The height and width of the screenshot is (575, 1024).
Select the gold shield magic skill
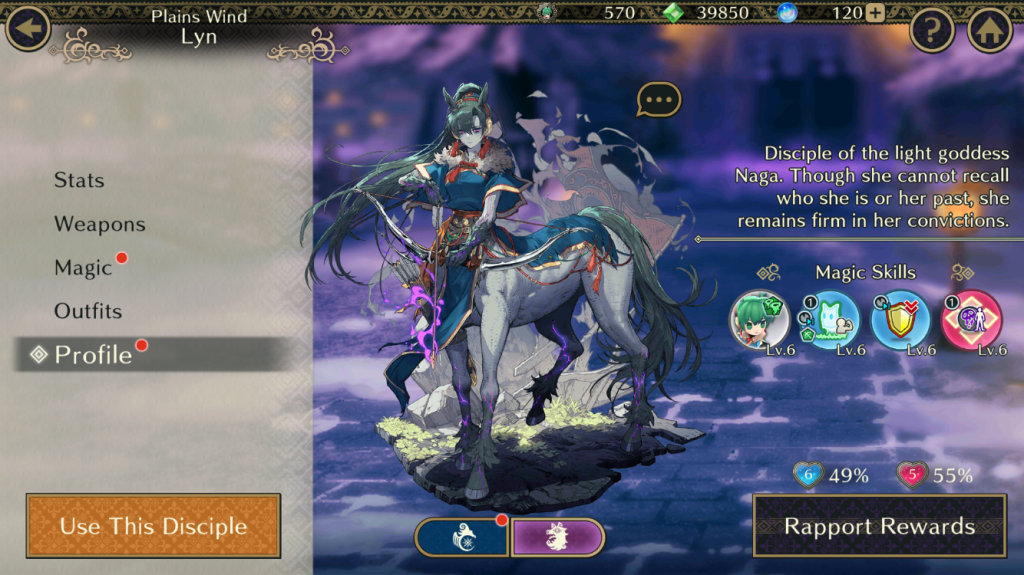[x=900, y=319]
